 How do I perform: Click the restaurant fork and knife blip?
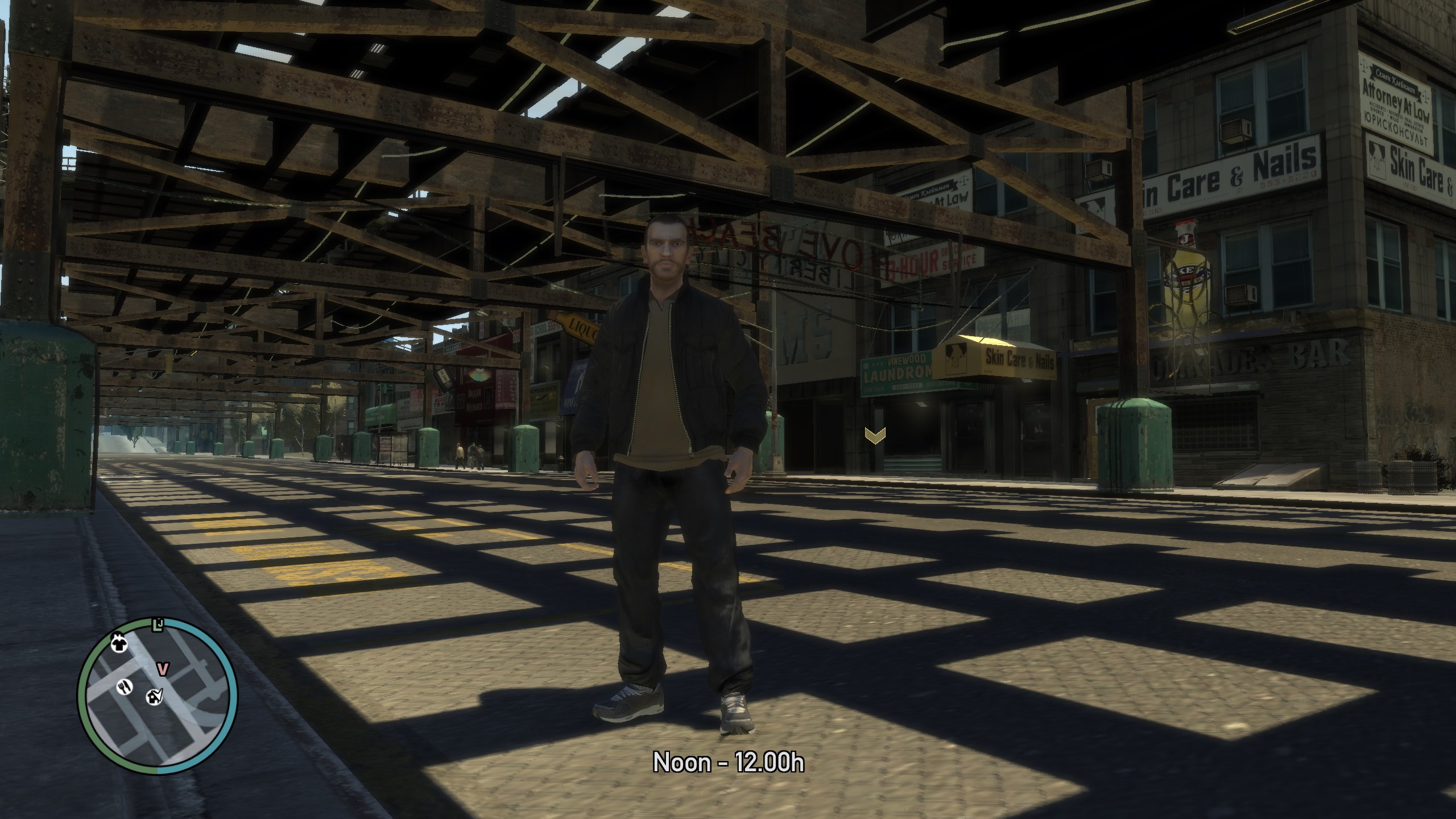125,687
